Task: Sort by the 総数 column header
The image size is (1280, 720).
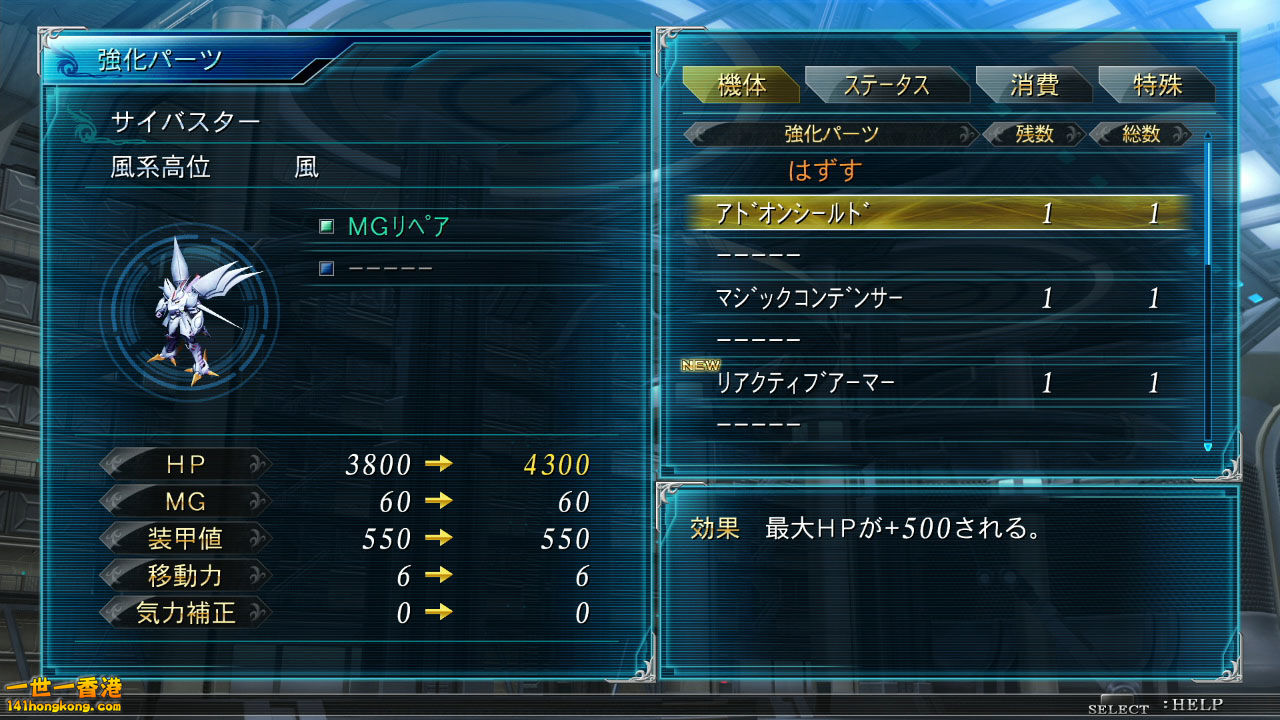Action: point(1141,134)
